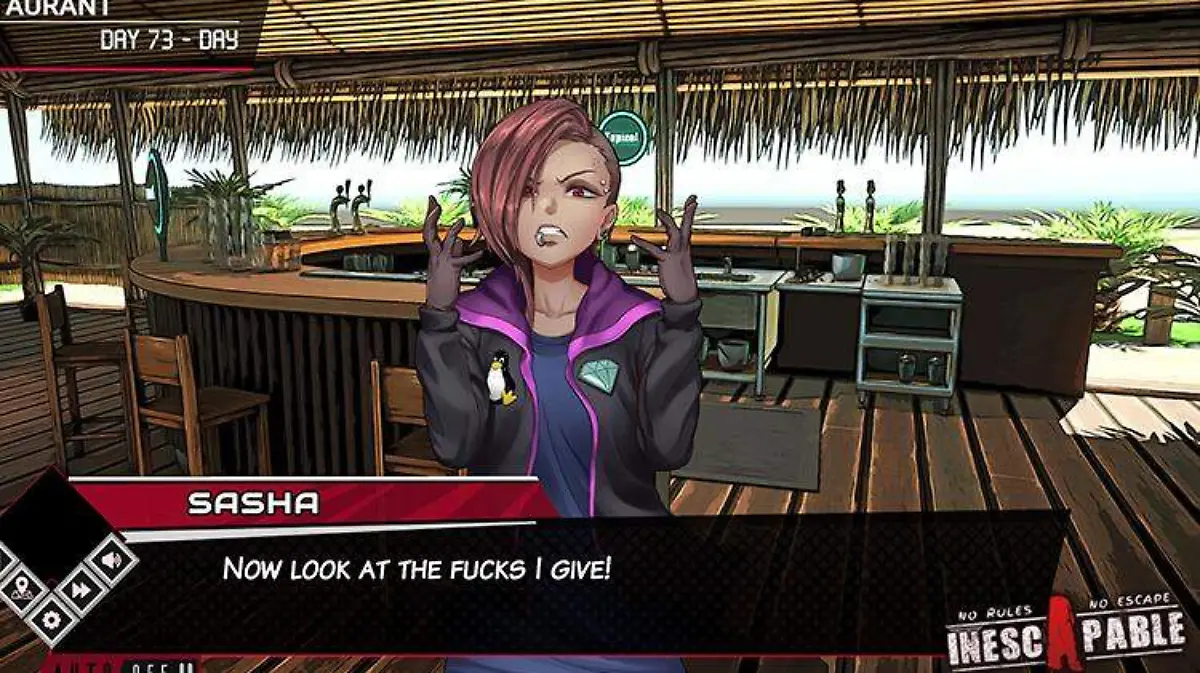1200x673 pixels.
Task: Click the speaker voice replay icon
Action: coord(109,561)
